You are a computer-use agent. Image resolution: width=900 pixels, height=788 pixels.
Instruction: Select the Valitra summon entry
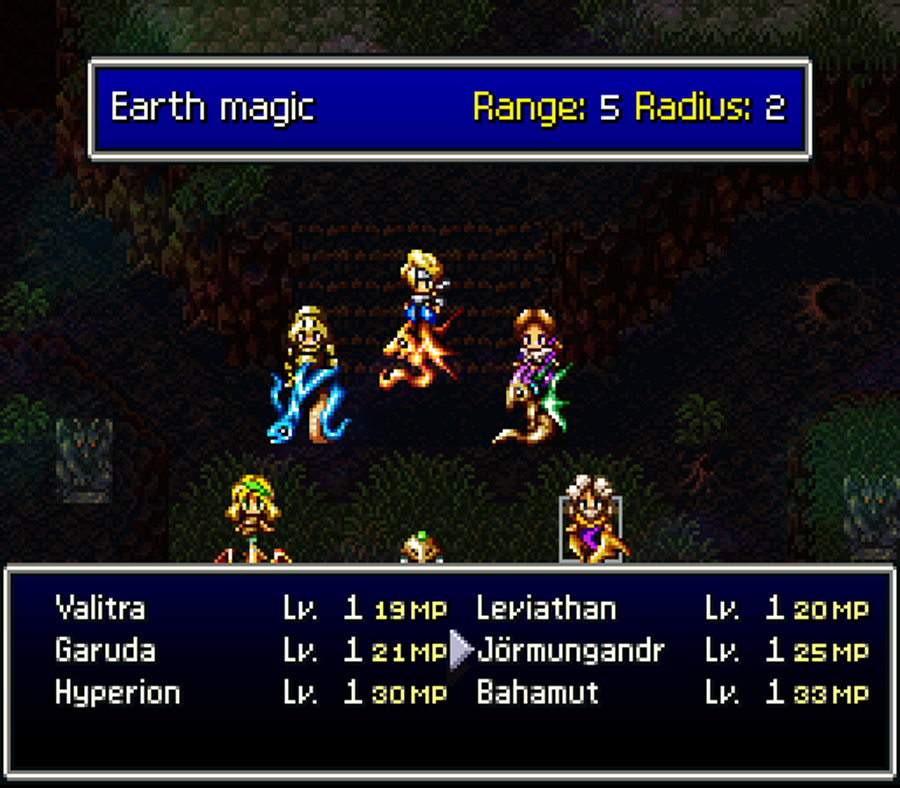(x=100, y=608)
